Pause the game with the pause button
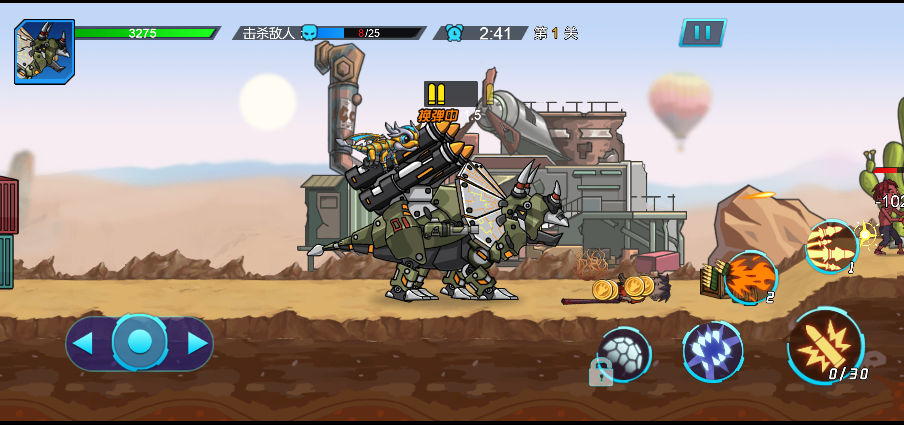904x425 pixels. click(x=702, y=32)
